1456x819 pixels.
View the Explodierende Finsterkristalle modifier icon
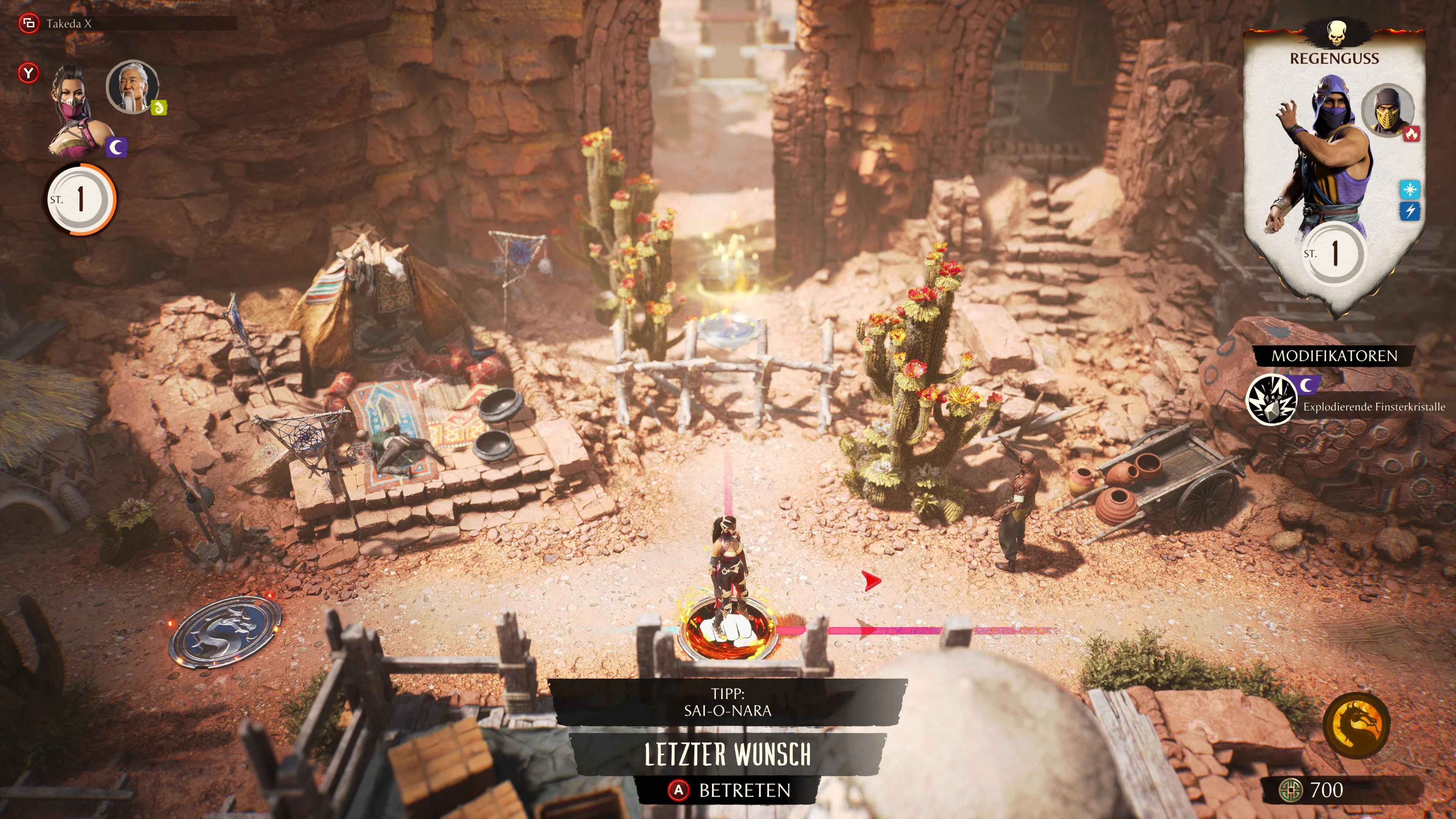tap(1271, 400)
